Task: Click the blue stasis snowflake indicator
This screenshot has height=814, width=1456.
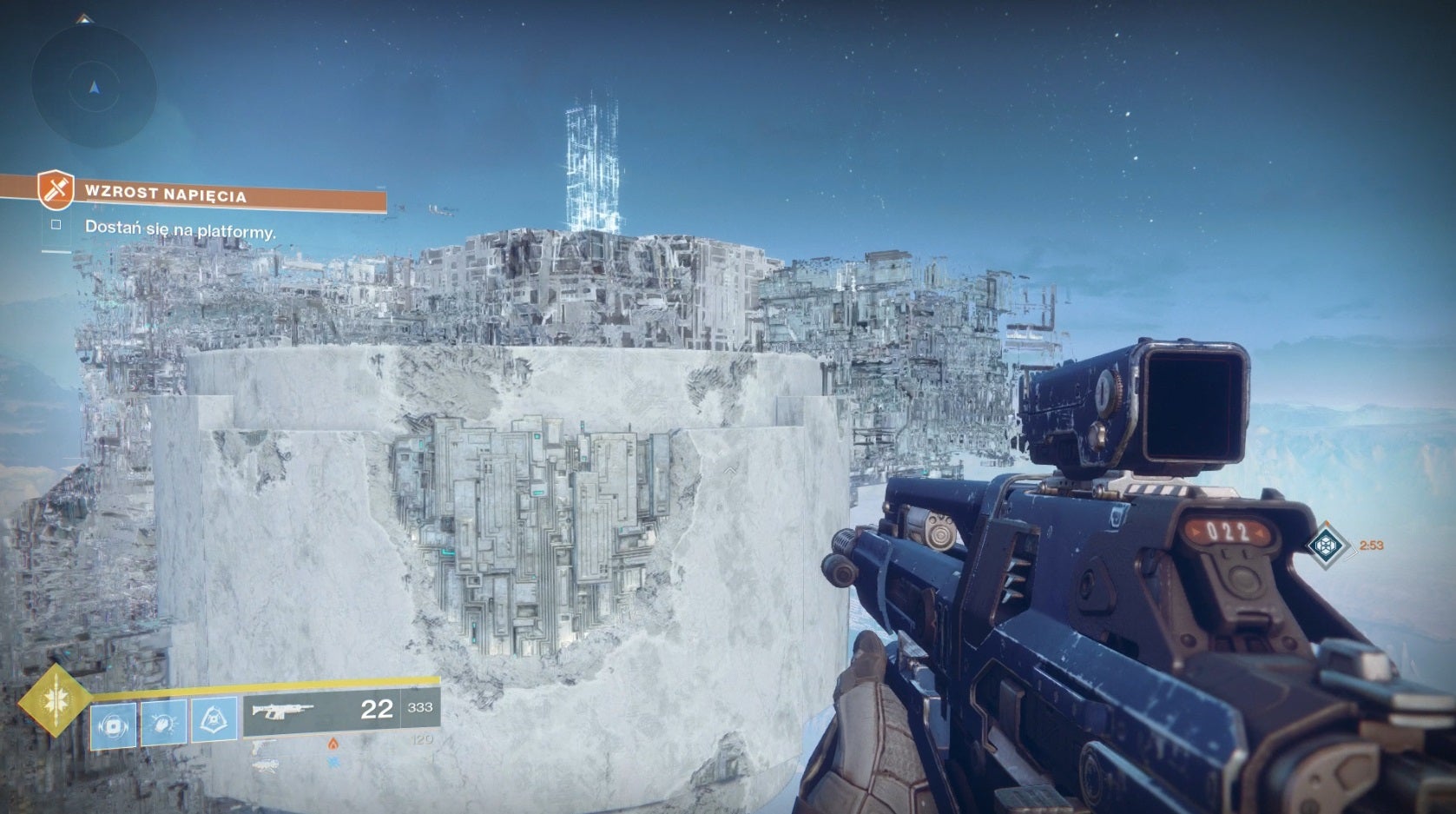Action: coord(333,761)
